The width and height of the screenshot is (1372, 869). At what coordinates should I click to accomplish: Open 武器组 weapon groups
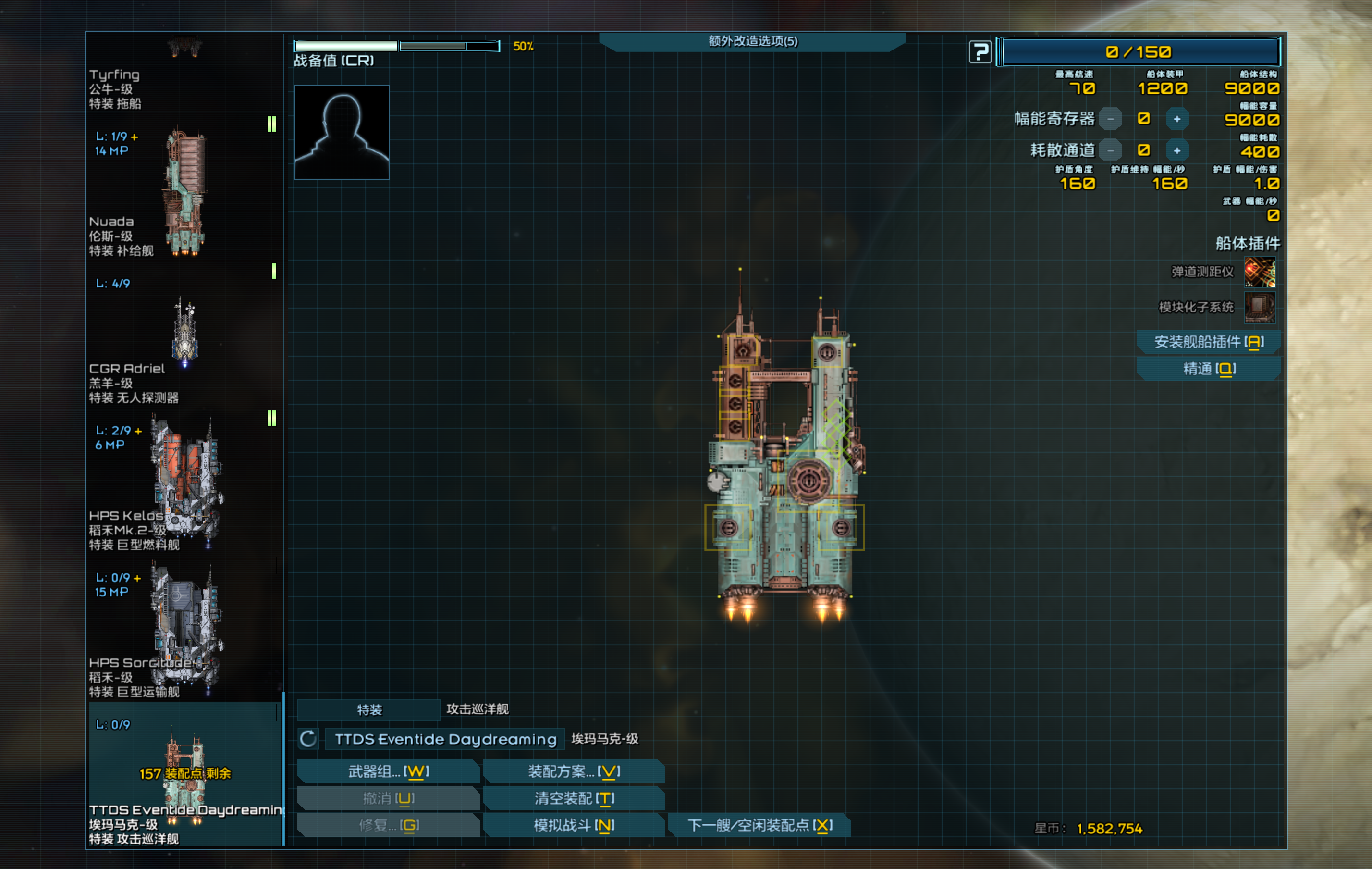[x=389, y=771]
